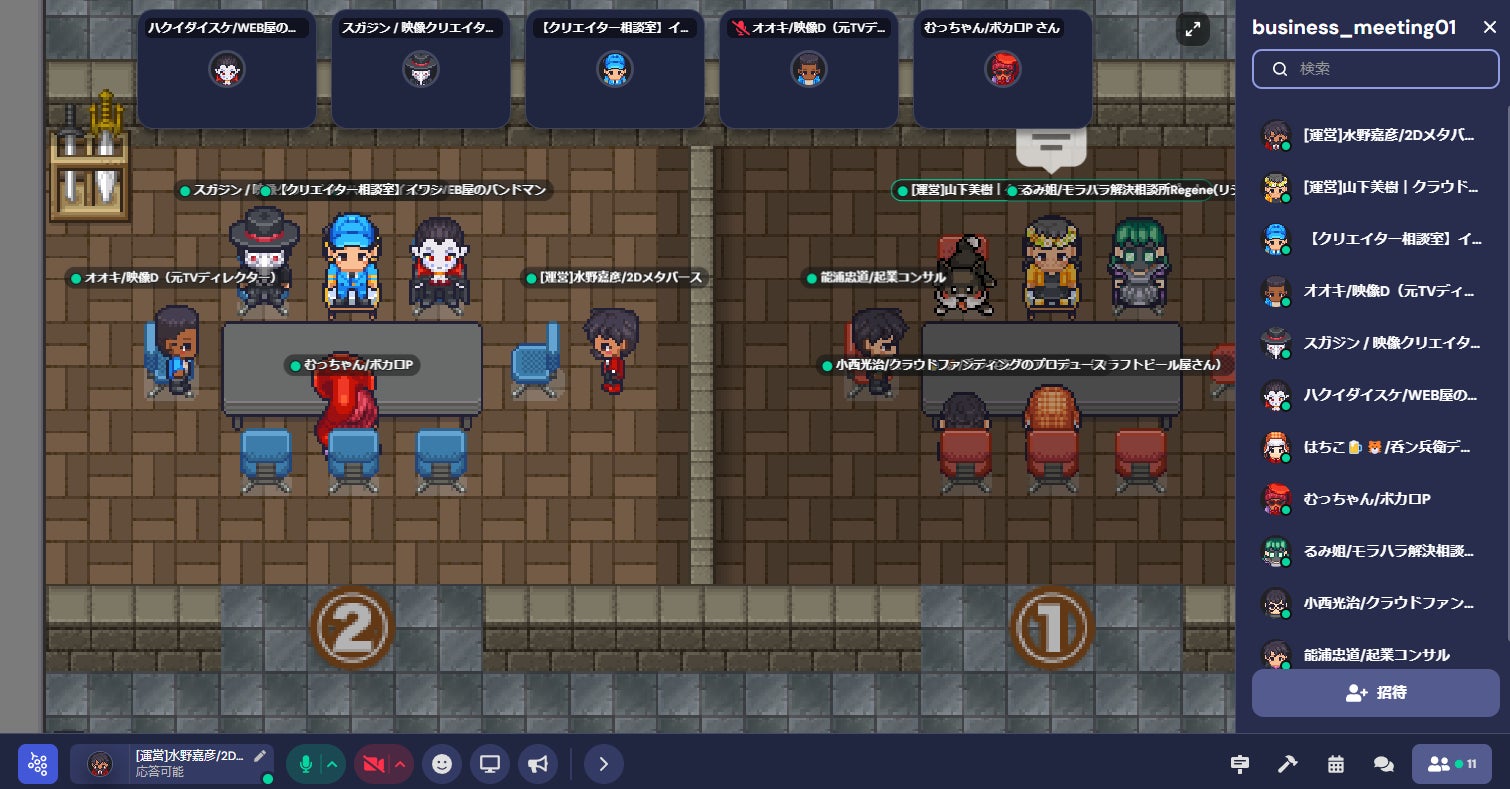Expand video tiles to fullscreen
1510x789 pixels.
(x=1193, y=29)
